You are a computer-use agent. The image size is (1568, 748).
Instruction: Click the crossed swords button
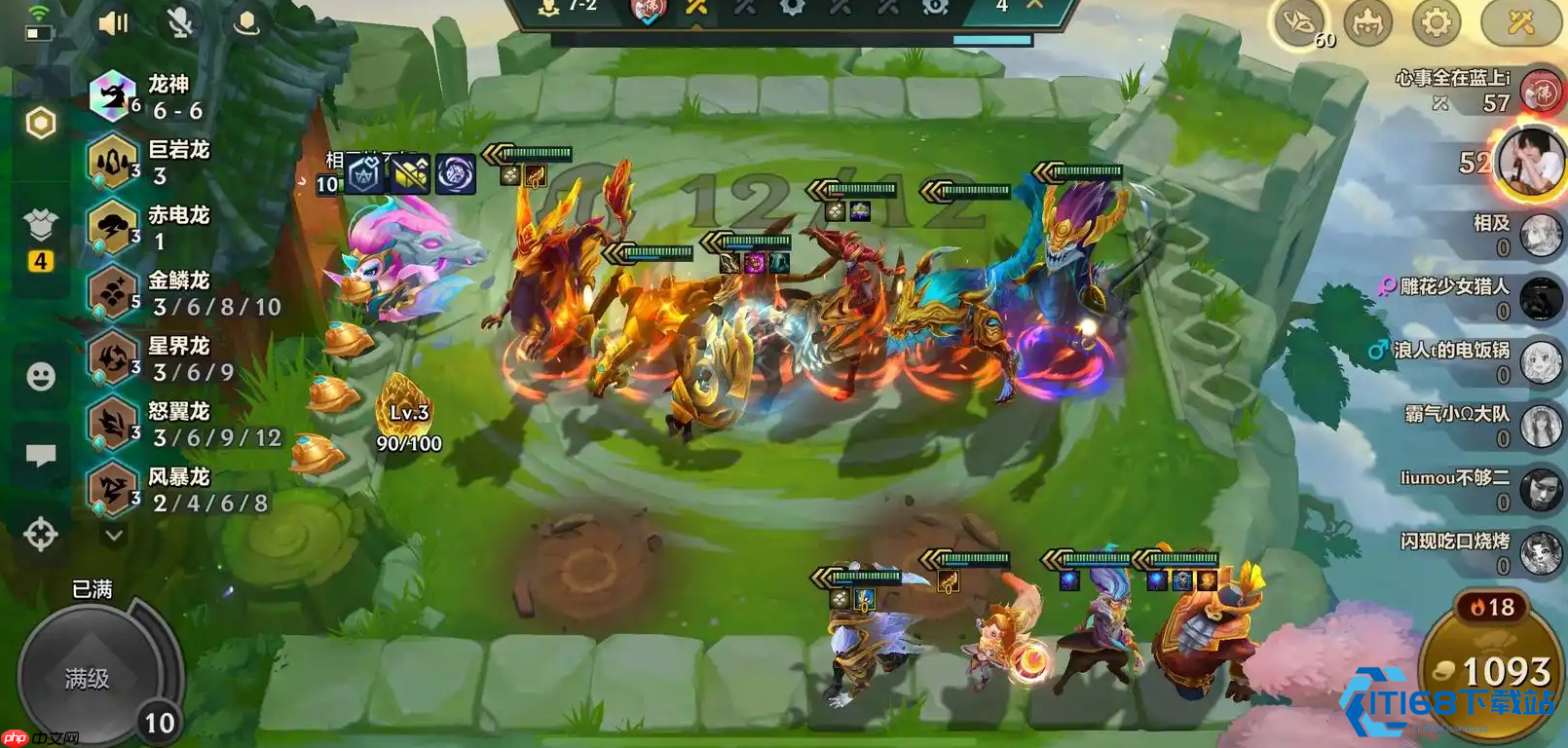[x=1520, y=22]
